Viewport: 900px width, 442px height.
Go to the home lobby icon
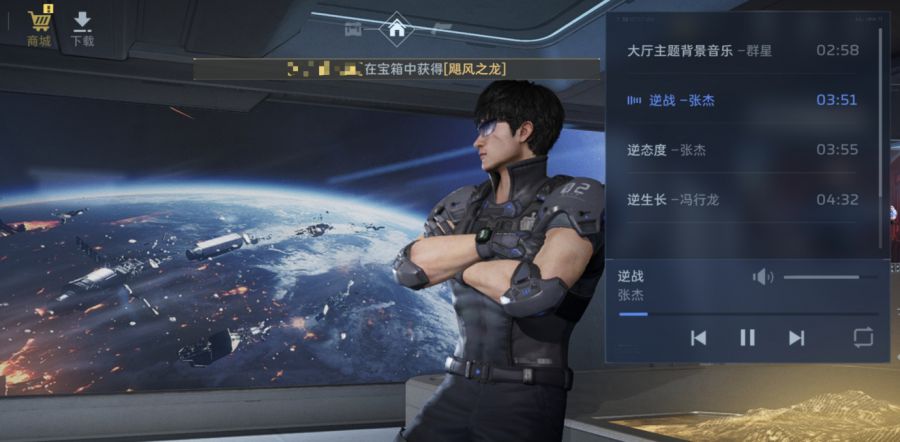pos(397,28)
